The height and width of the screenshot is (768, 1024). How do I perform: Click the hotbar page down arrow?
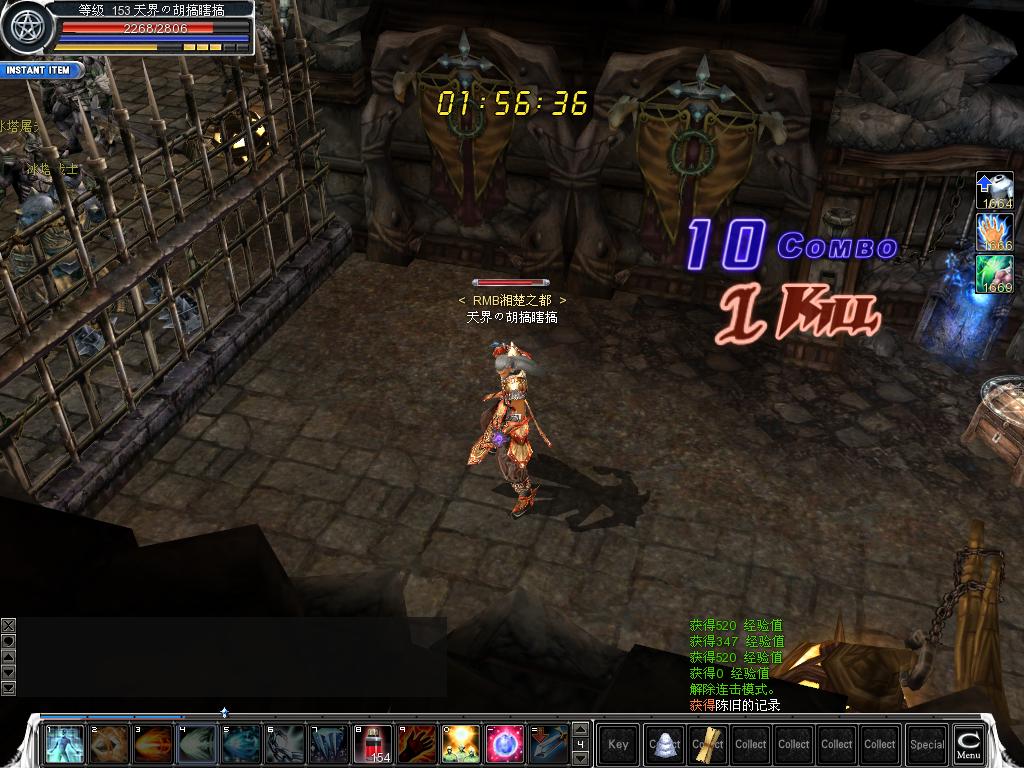(580, 758)
